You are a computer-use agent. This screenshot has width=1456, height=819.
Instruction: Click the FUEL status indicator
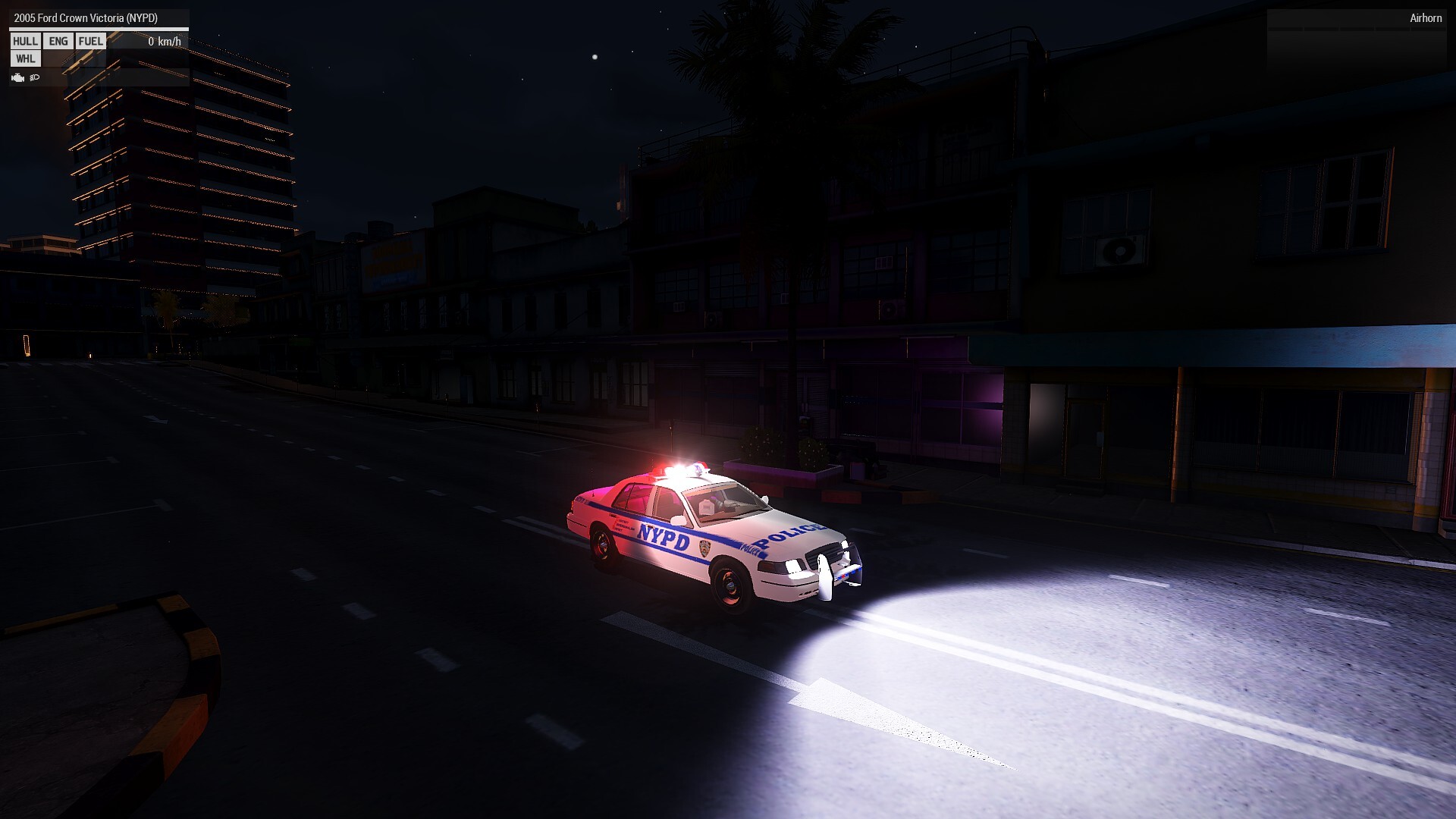click(91, 42)
